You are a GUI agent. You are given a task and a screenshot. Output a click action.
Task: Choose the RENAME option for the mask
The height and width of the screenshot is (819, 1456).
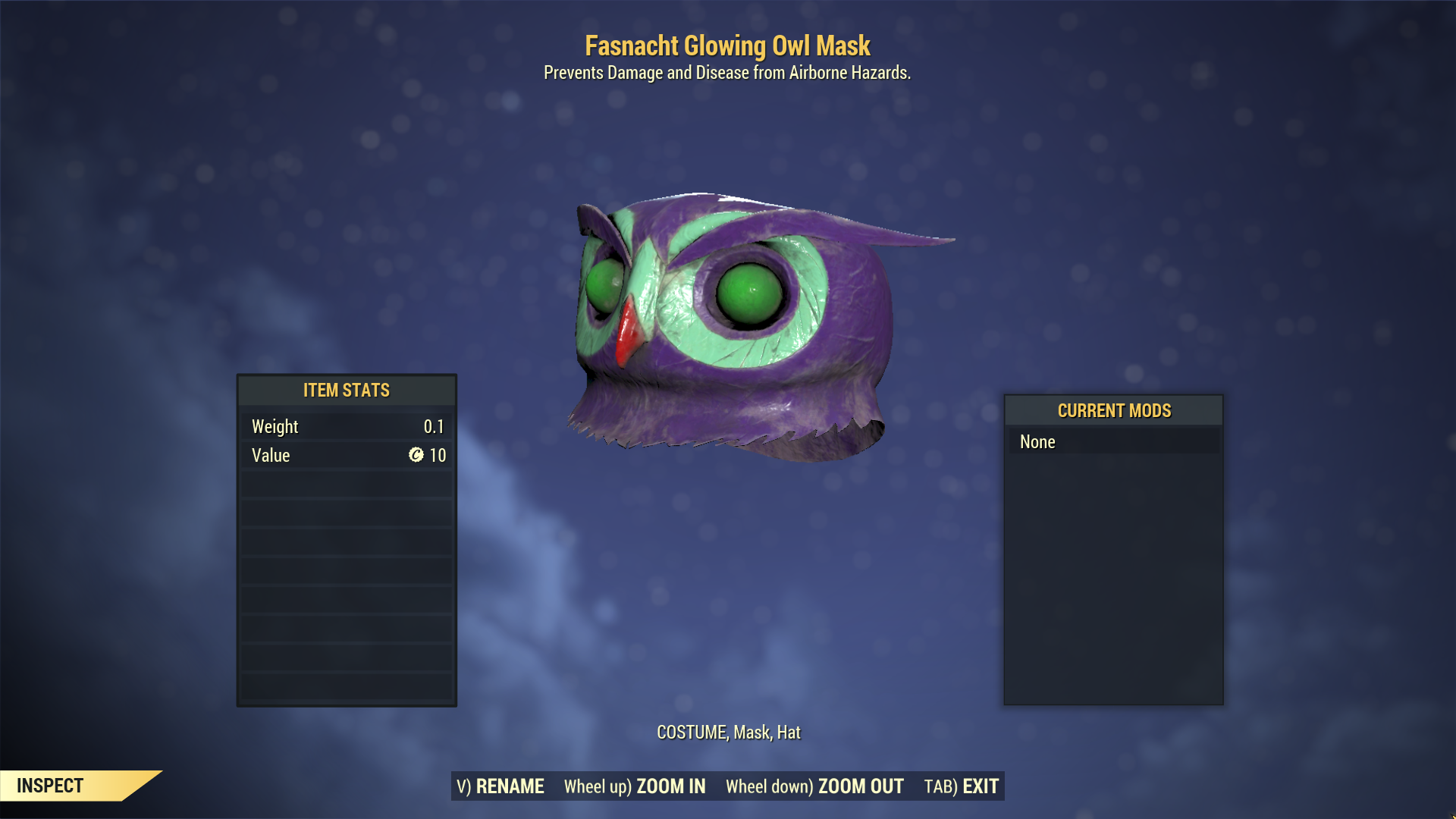500,786
